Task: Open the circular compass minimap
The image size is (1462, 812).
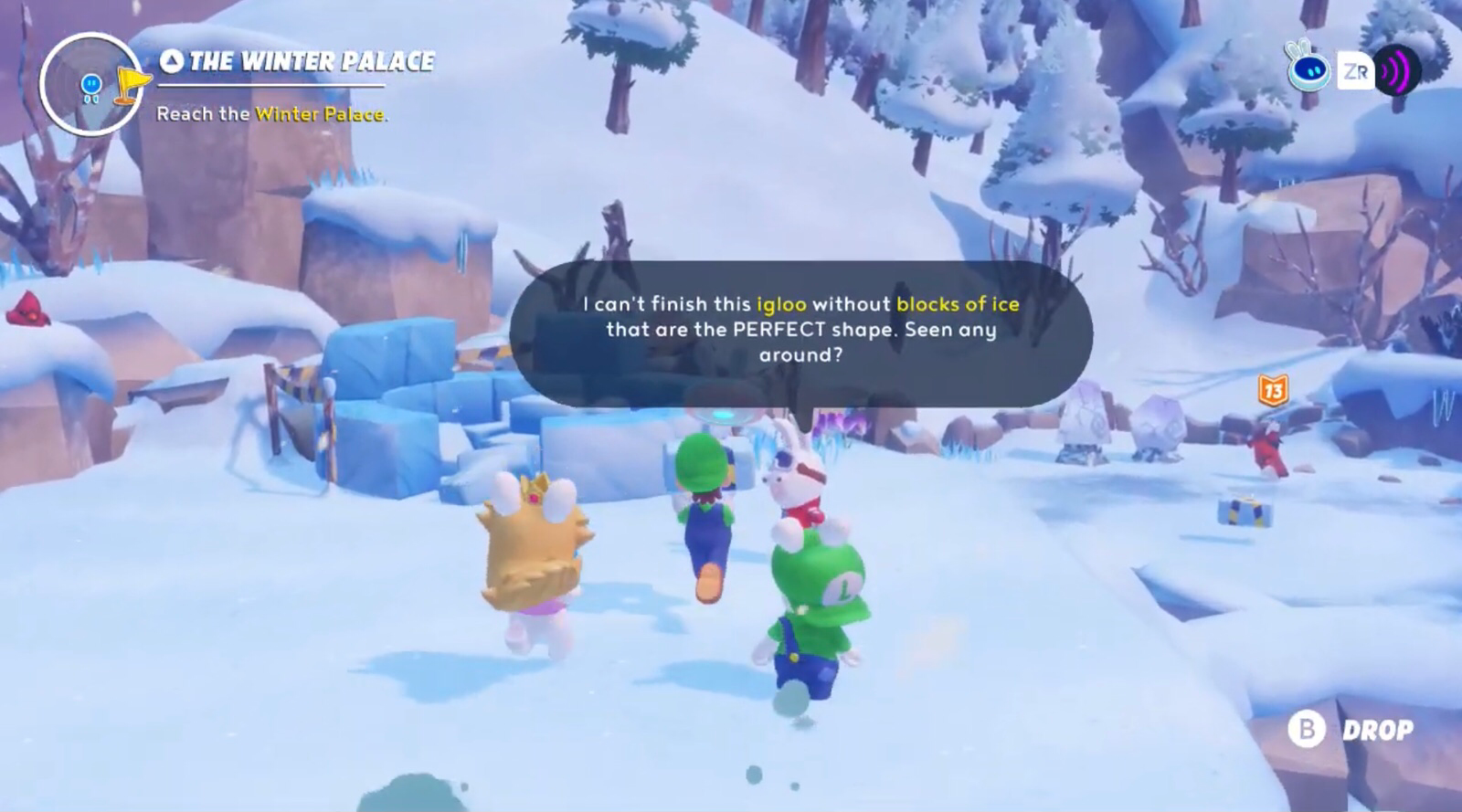Action: [x=91, y=84]
